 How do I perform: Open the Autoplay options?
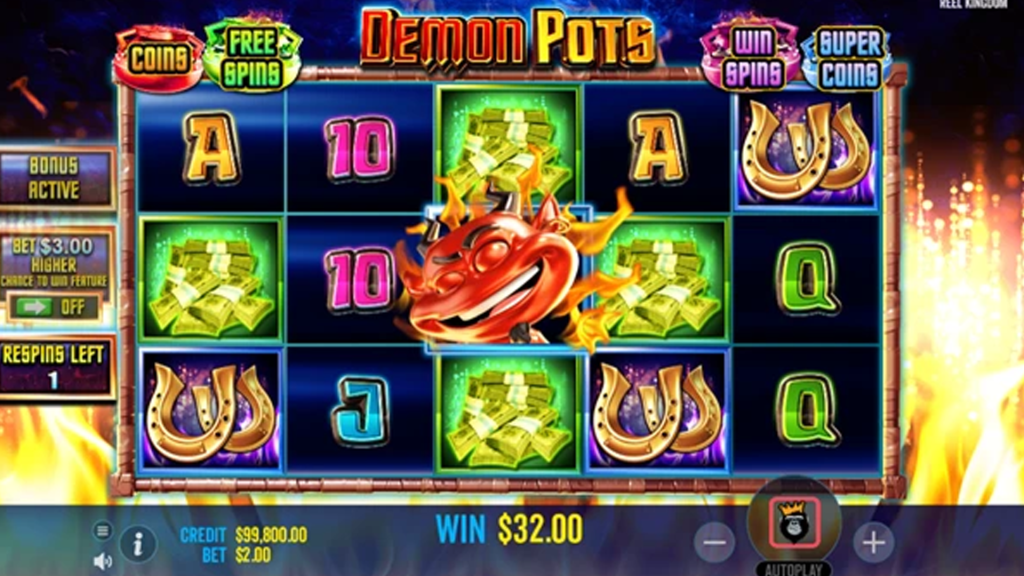795,568
